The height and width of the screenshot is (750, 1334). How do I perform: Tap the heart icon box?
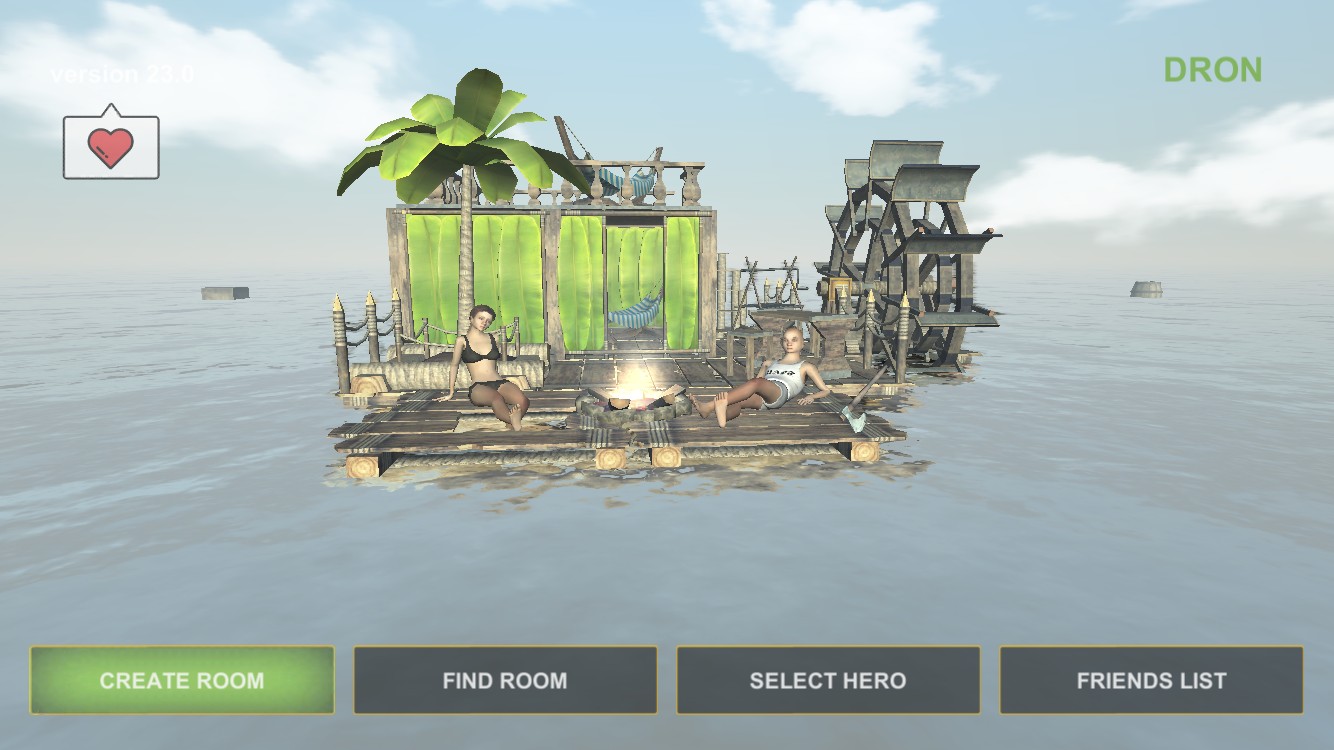[111, 147]
